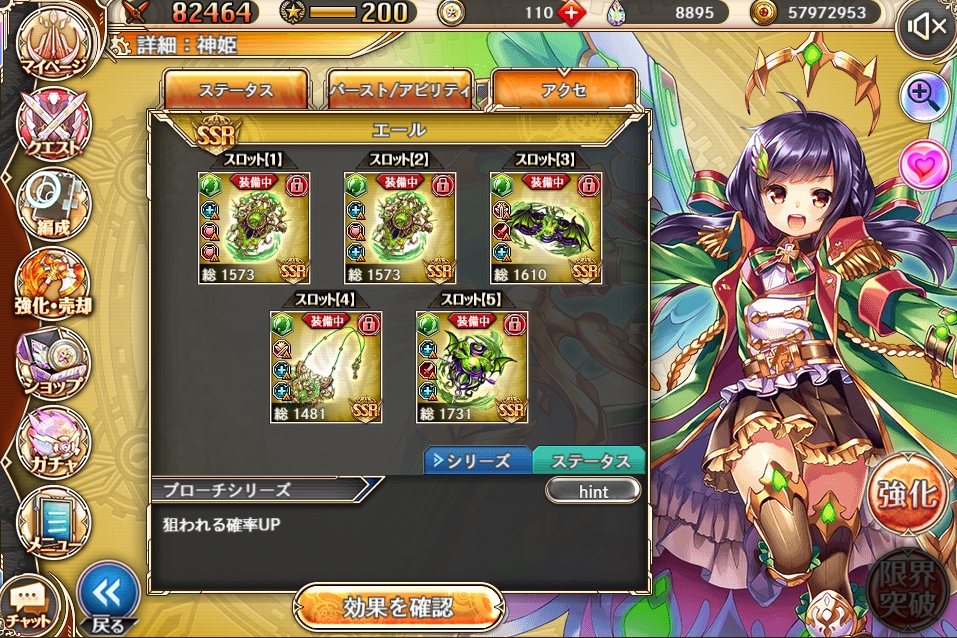Switch to the バースト/アビリティ tab
This screenshot has width=957, height=638.
tap(400, 90)
